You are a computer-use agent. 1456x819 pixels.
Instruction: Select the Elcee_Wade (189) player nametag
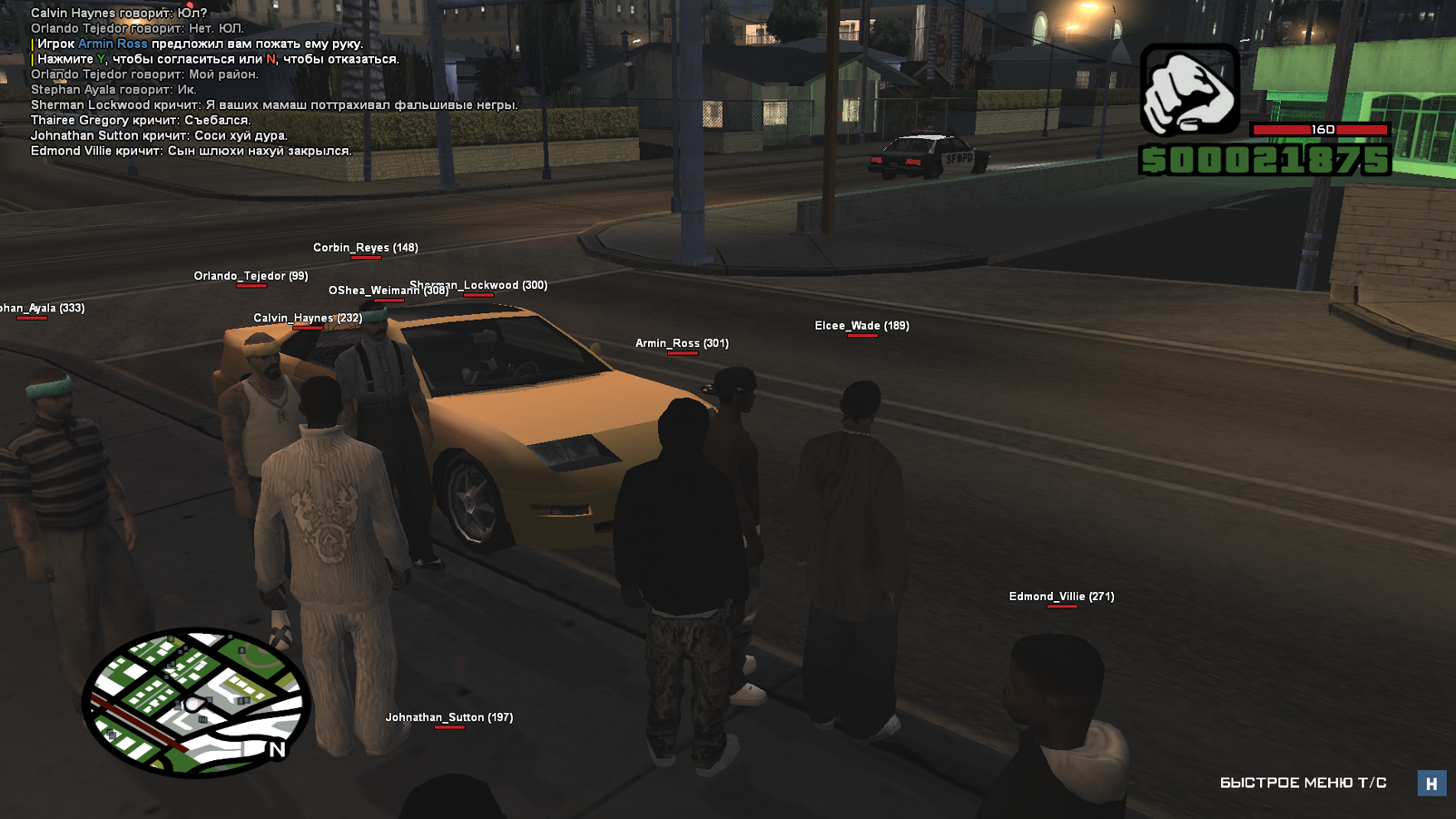861,326
